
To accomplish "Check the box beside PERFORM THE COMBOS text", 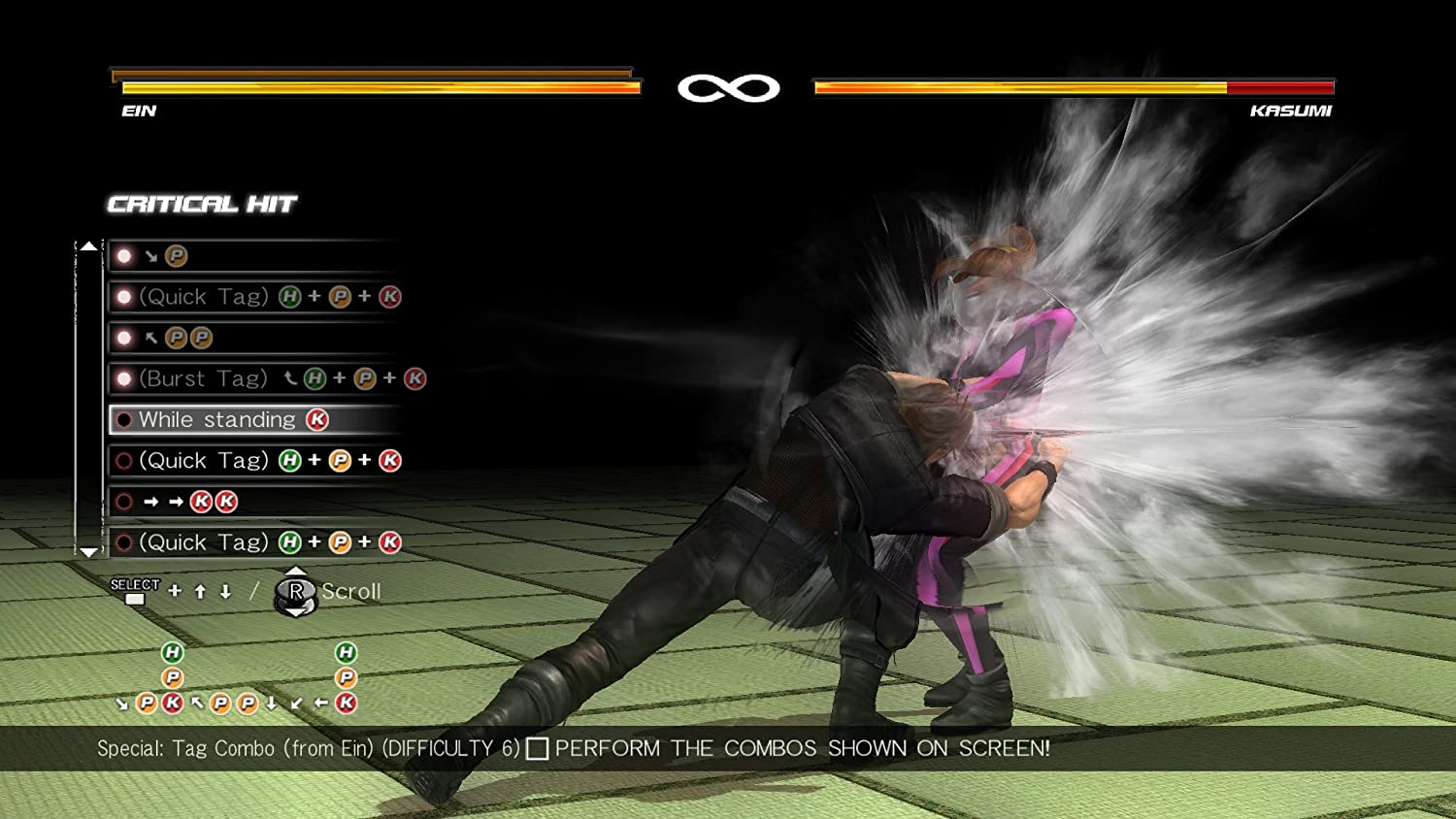I will click(539, 748).
